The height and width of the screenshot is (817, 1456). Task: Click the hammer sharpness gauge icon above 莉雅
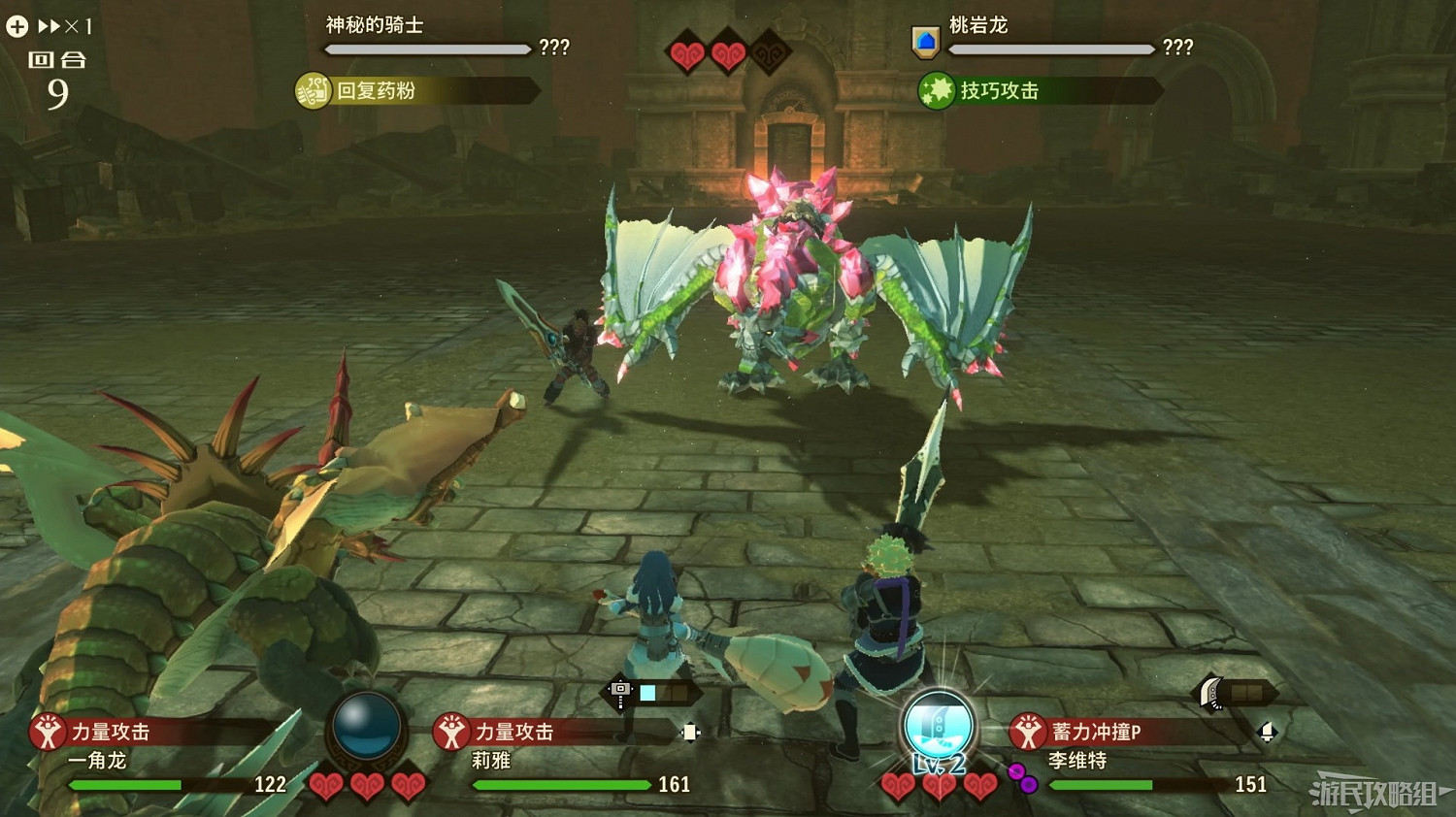click(x=620, y=689)
